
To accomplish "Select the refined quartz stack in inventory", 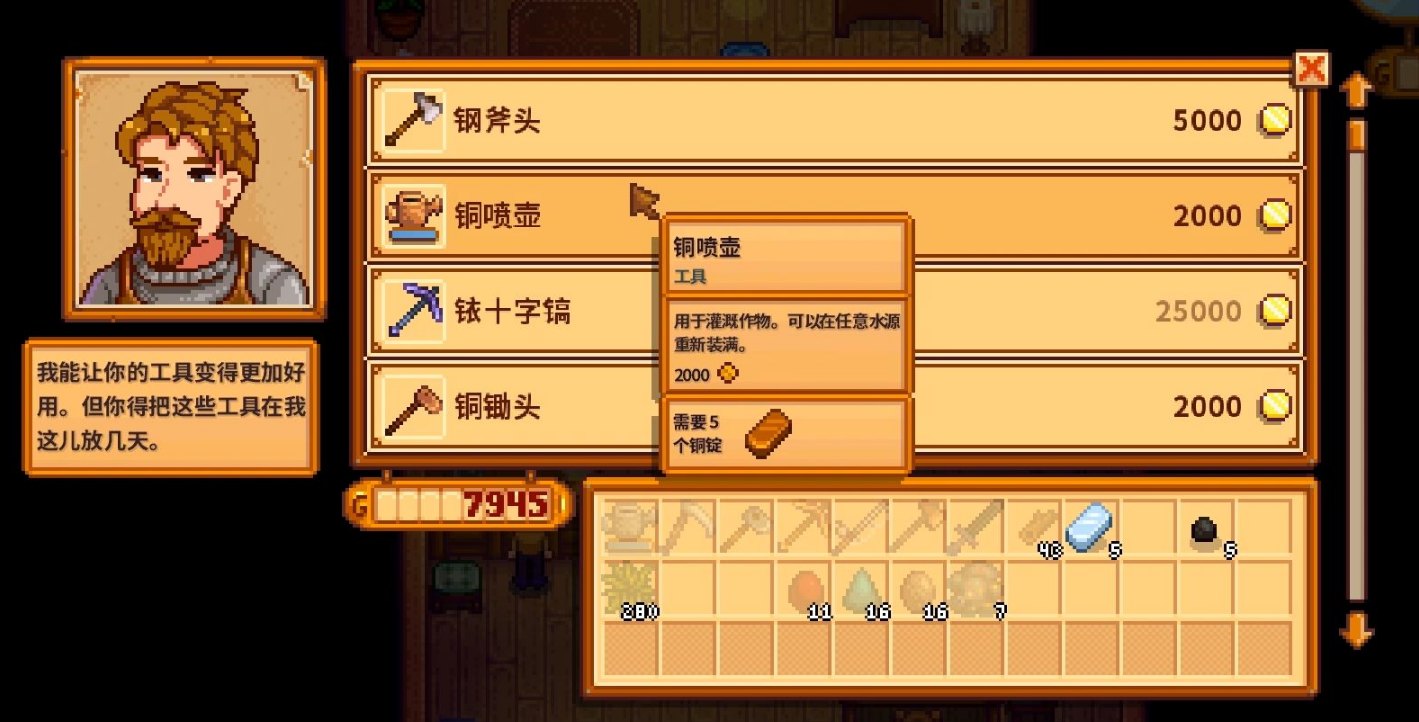I will (x=1089, y=526).
